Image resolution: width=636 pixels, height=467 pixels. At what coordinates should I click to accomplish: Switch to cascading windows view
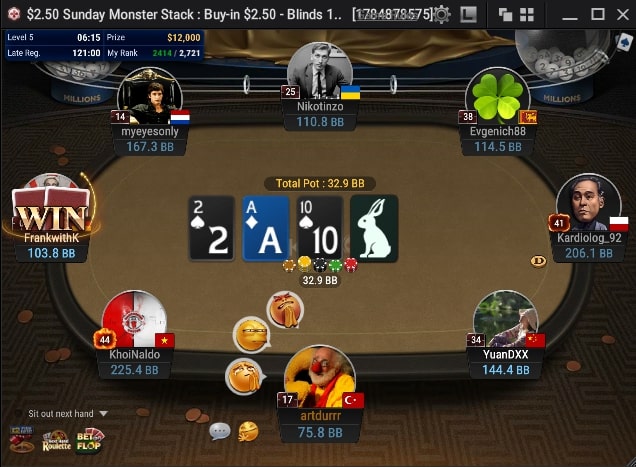[505, 15]
